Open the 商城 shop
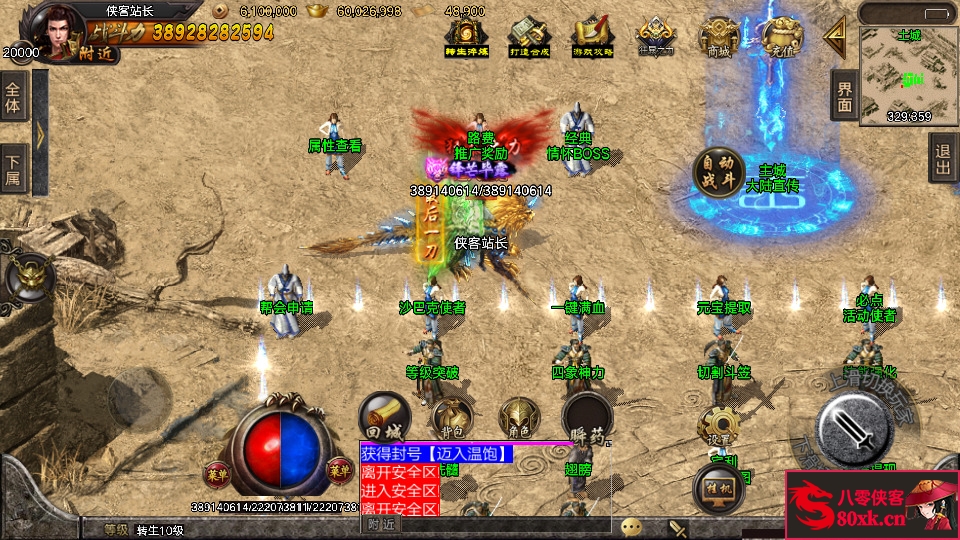 [719, 38]
